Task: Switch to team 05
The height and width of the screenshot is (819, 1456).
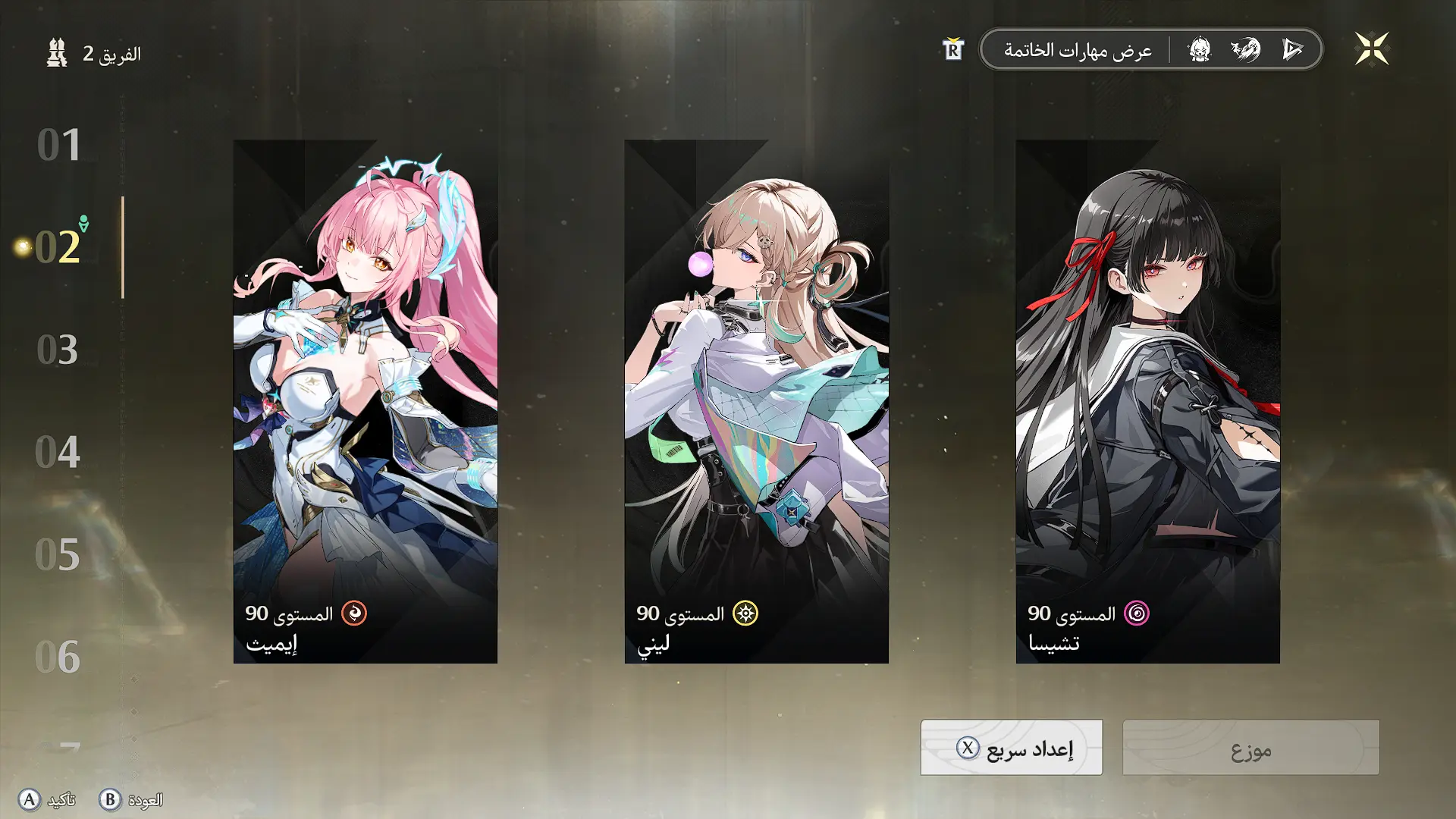Action: [x=58, y=555]
